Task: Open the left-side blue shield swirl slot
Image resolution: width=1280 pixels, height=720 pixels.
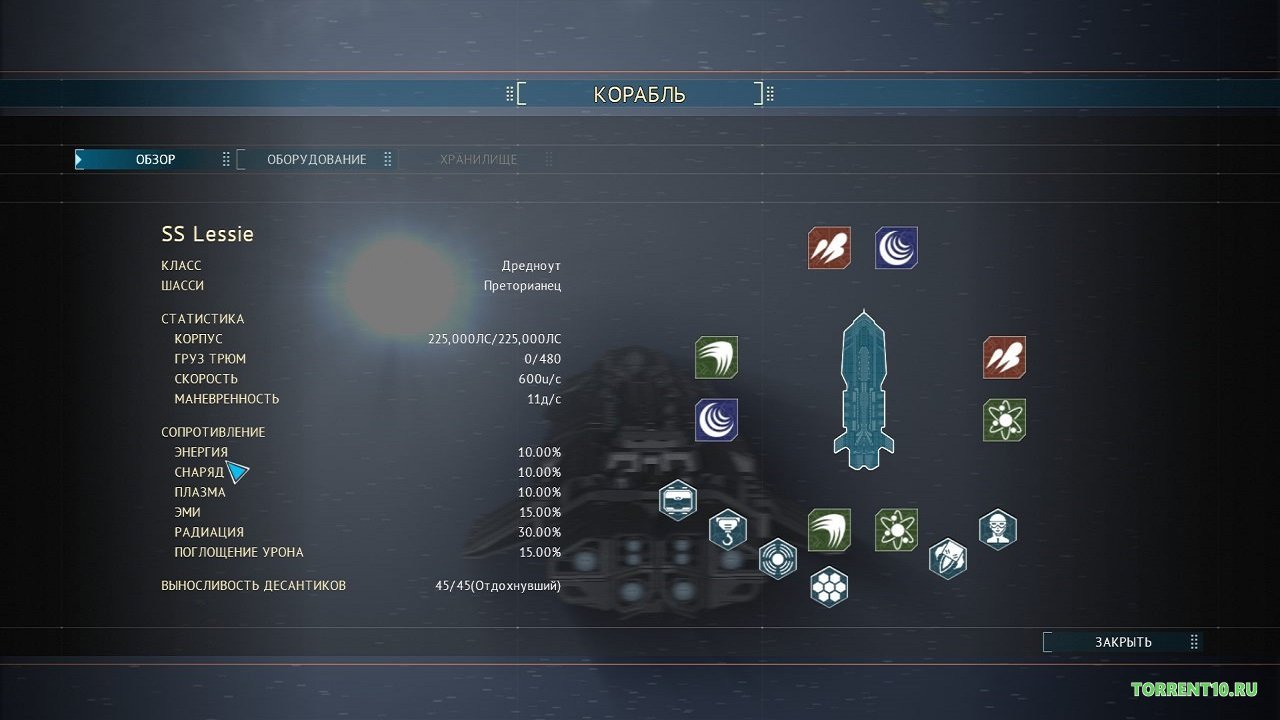Action: (718, 421)
